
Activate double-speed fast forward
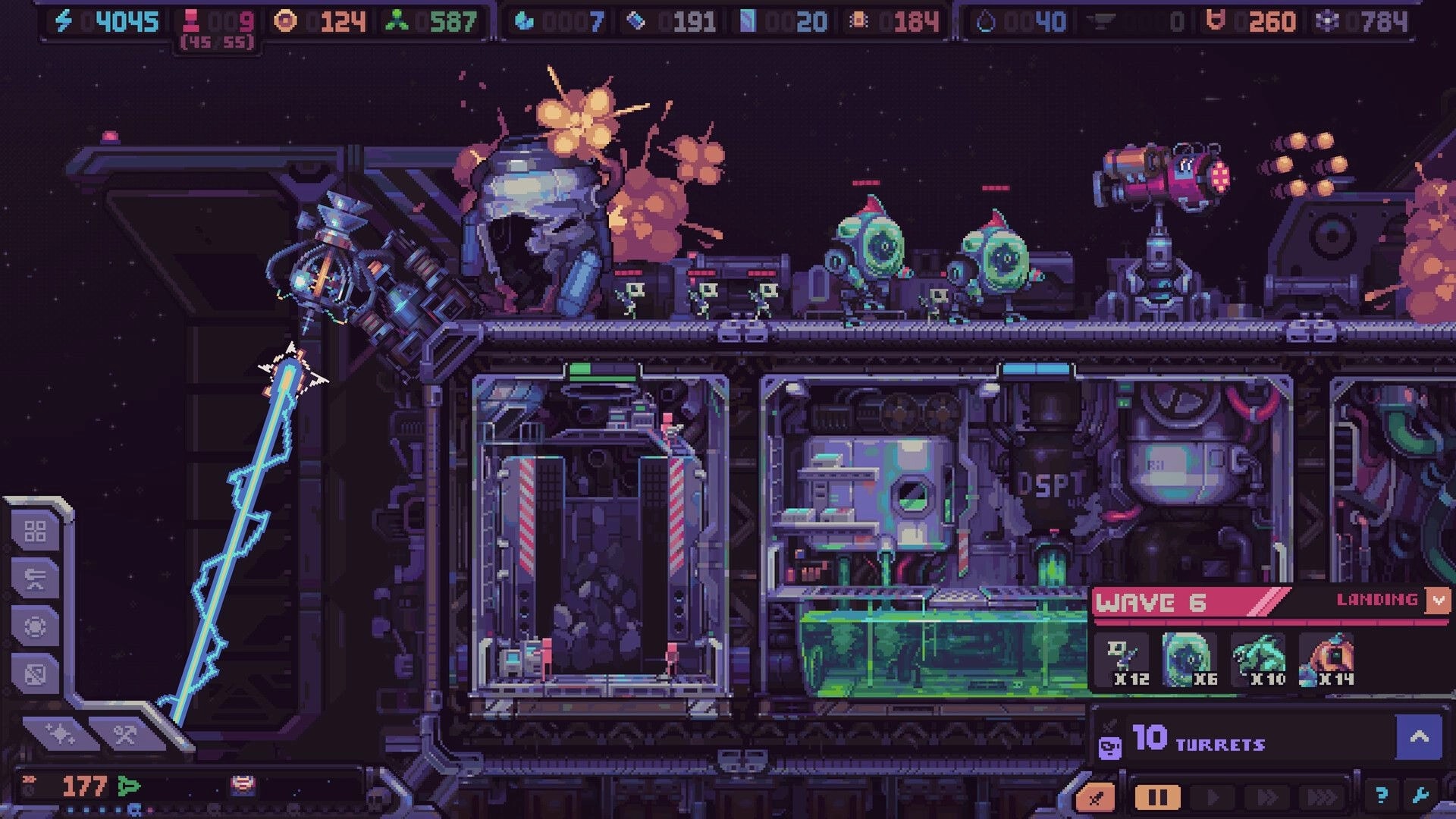pyautogui.click(x=1268, y=798)
